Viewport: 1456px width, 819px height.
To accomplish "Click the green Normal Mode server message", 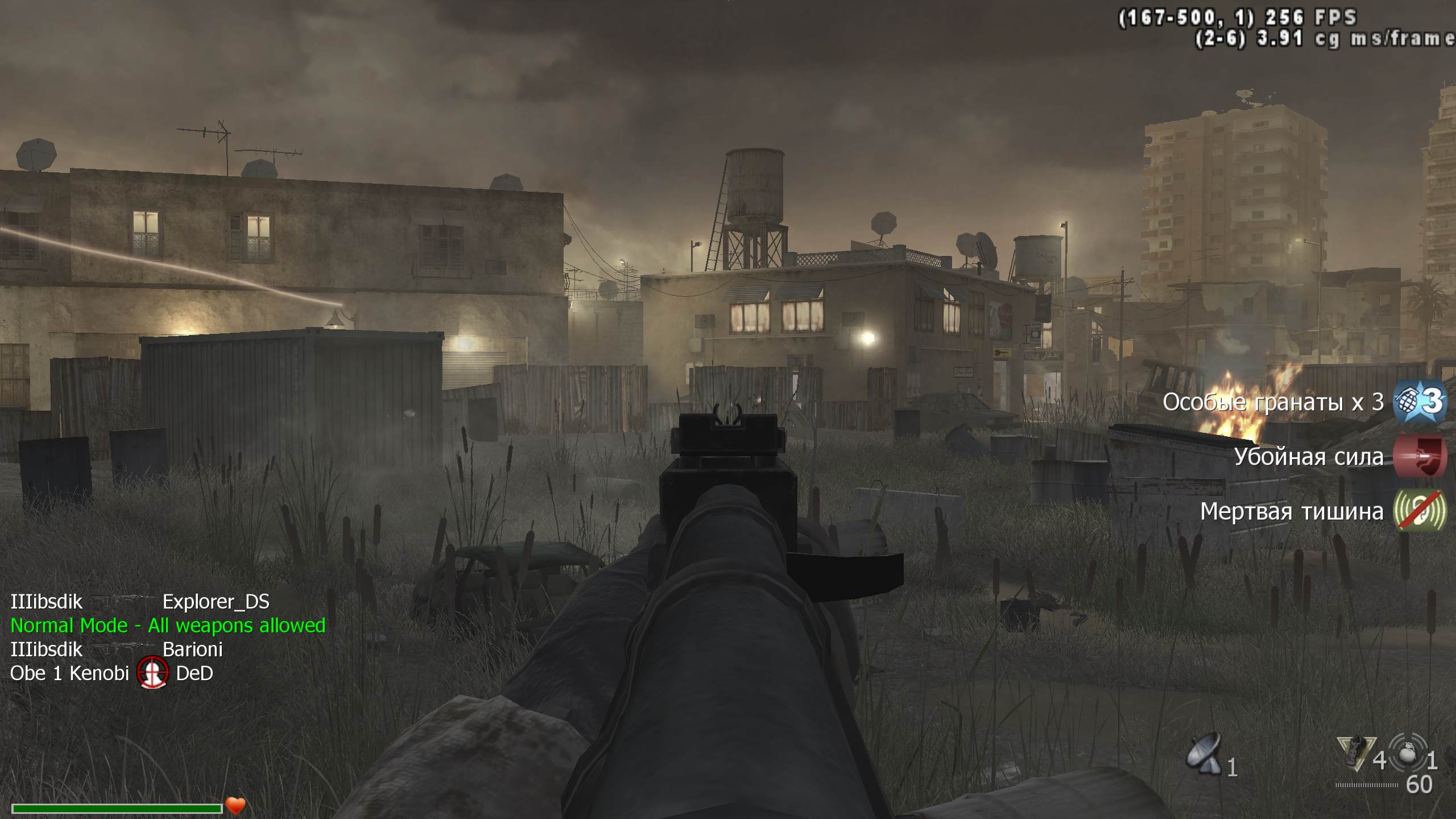I will (168, 626).
